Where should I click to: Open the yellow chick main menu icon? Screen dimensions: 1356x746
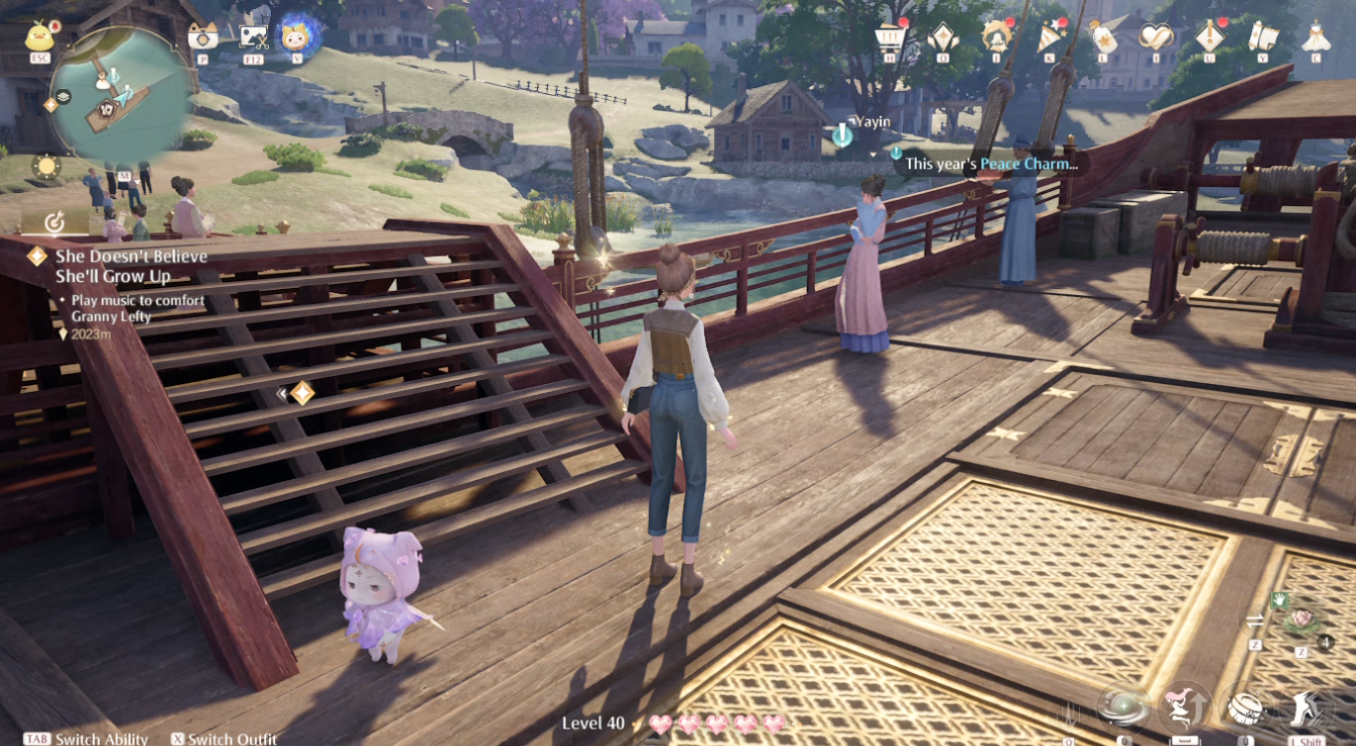39,36
